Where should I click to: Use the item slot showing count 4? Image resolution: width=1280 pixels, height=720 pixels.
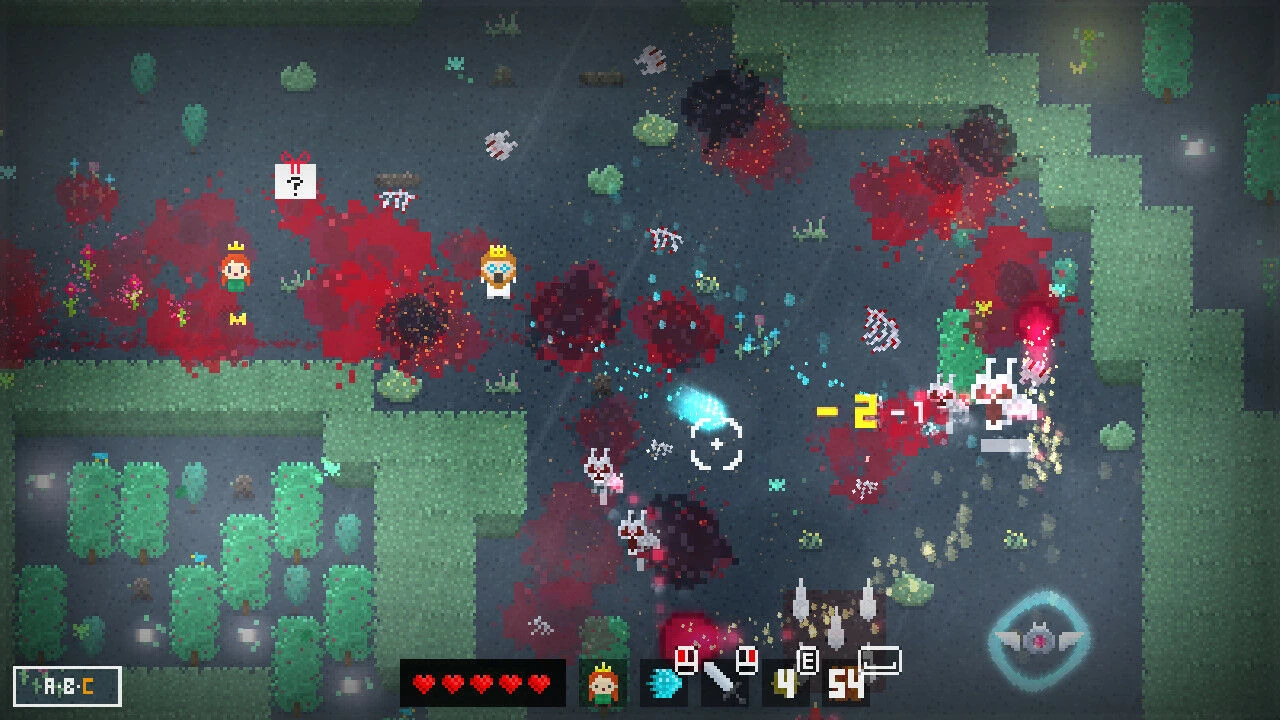(785, 685)
